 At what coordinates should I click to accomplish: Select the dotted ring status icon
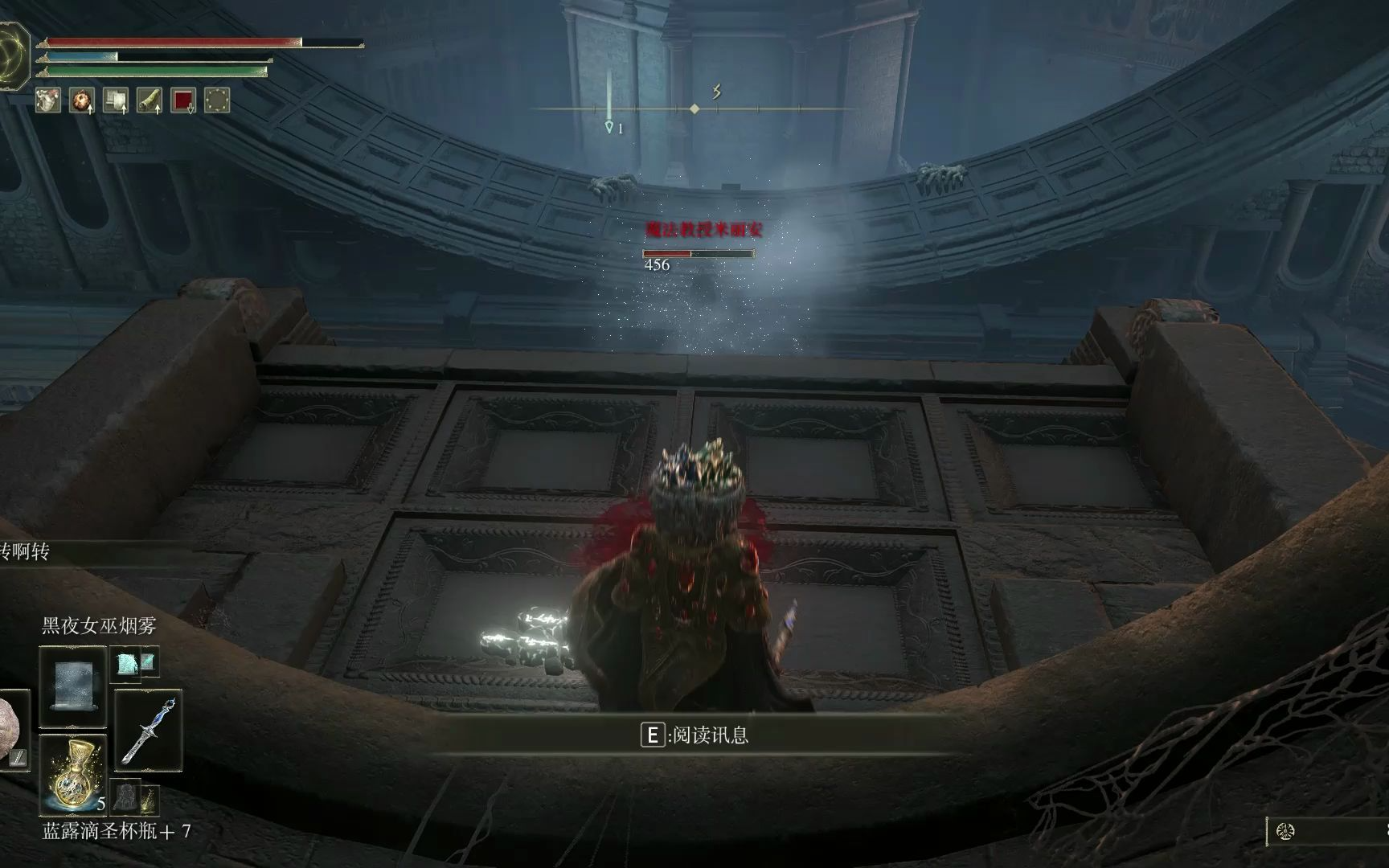pyautogui.click(x=217, y=100)
